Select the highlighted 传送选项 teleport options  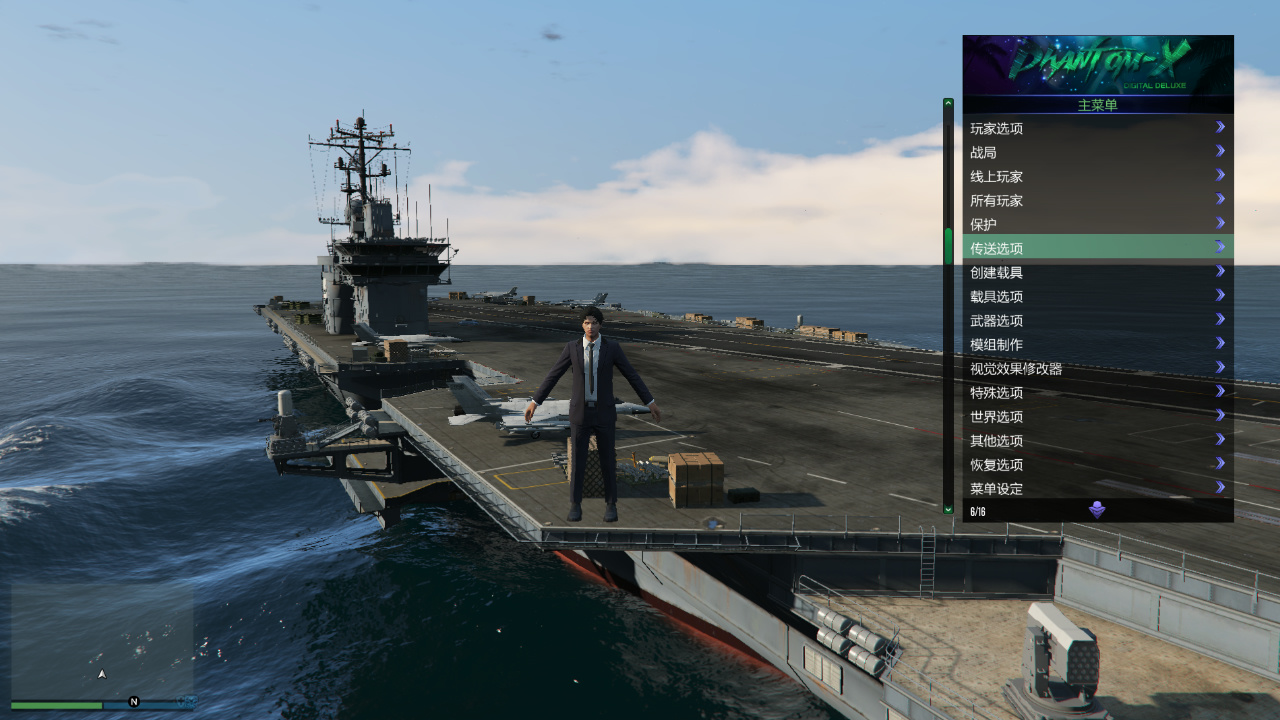pyautogui.click(x=1097, y=248)
